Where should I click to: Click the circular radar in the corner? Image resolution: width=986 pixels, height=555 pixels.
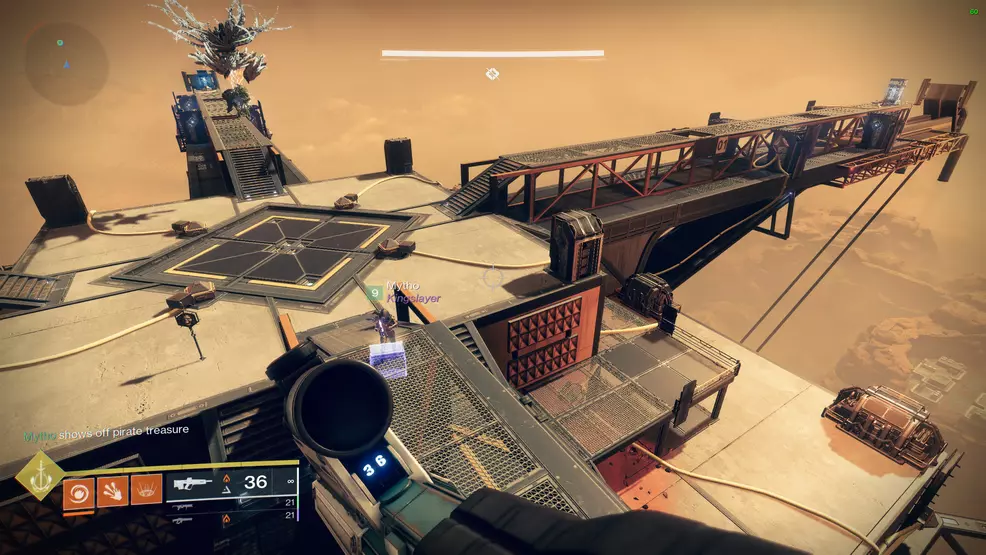point(67,62)
